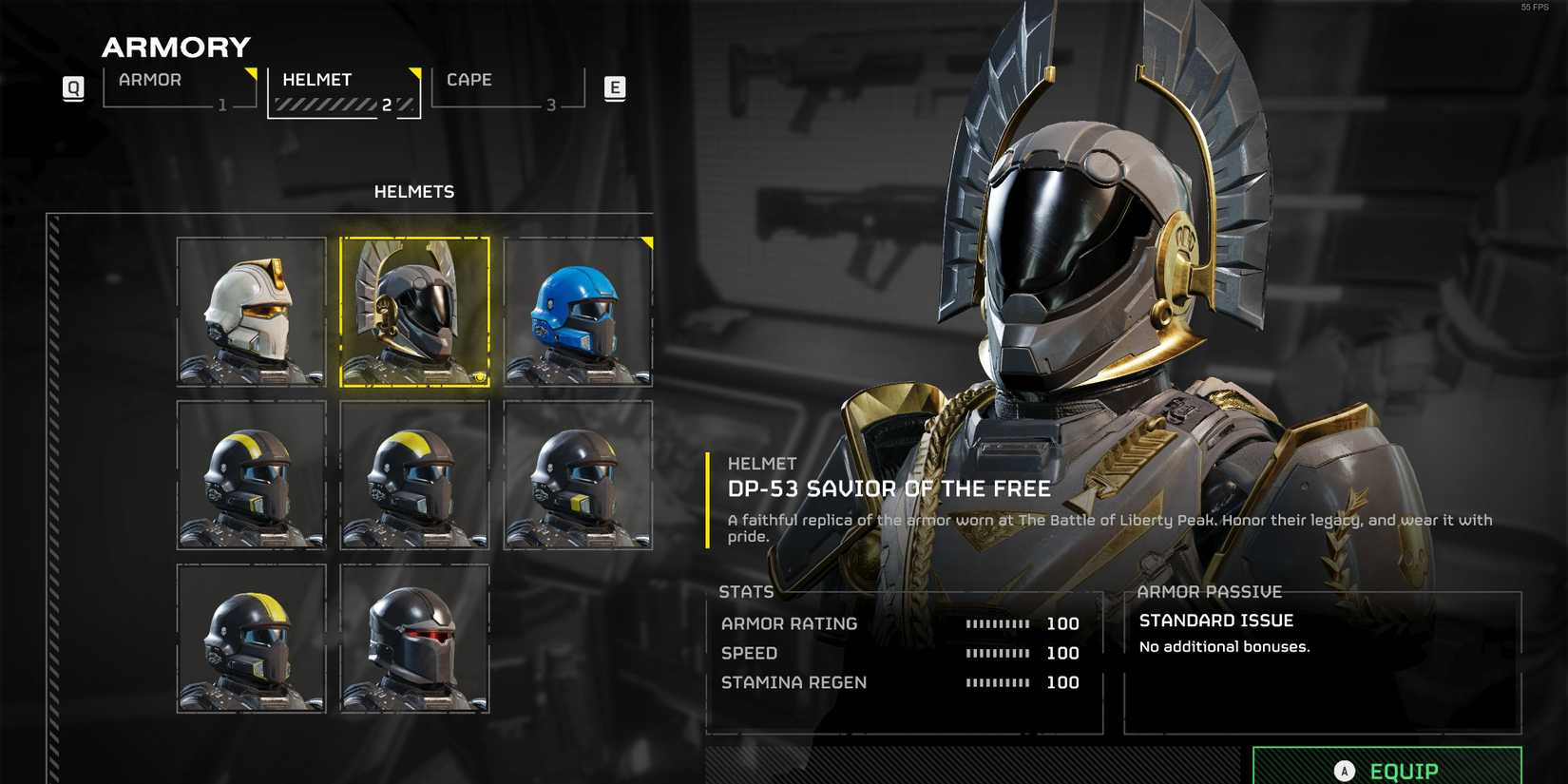
Task: Equip the DP-53 Savior of the Free helmet
Action: point(1386,769)
